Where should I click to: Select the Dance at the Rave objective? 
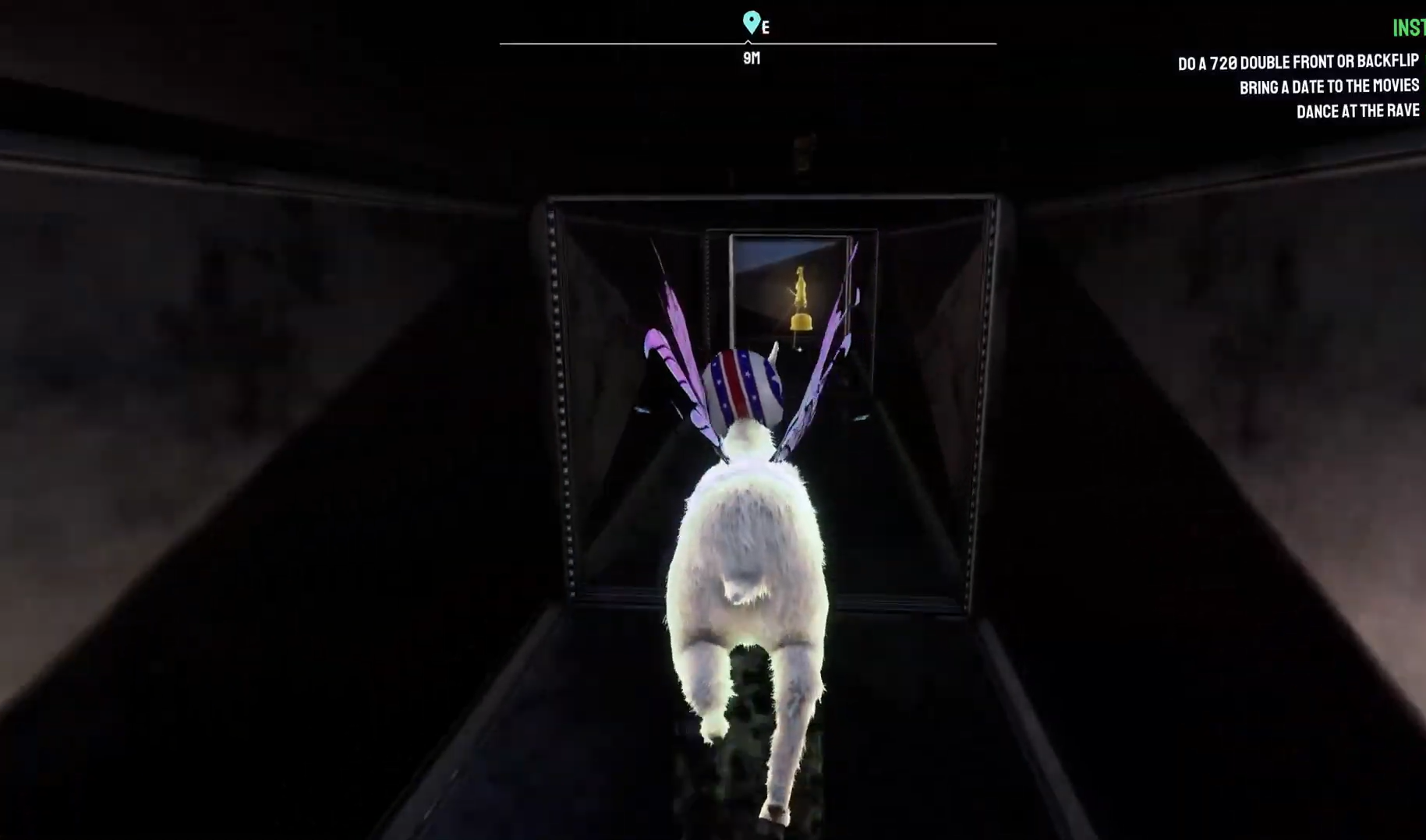point(1357,111)
